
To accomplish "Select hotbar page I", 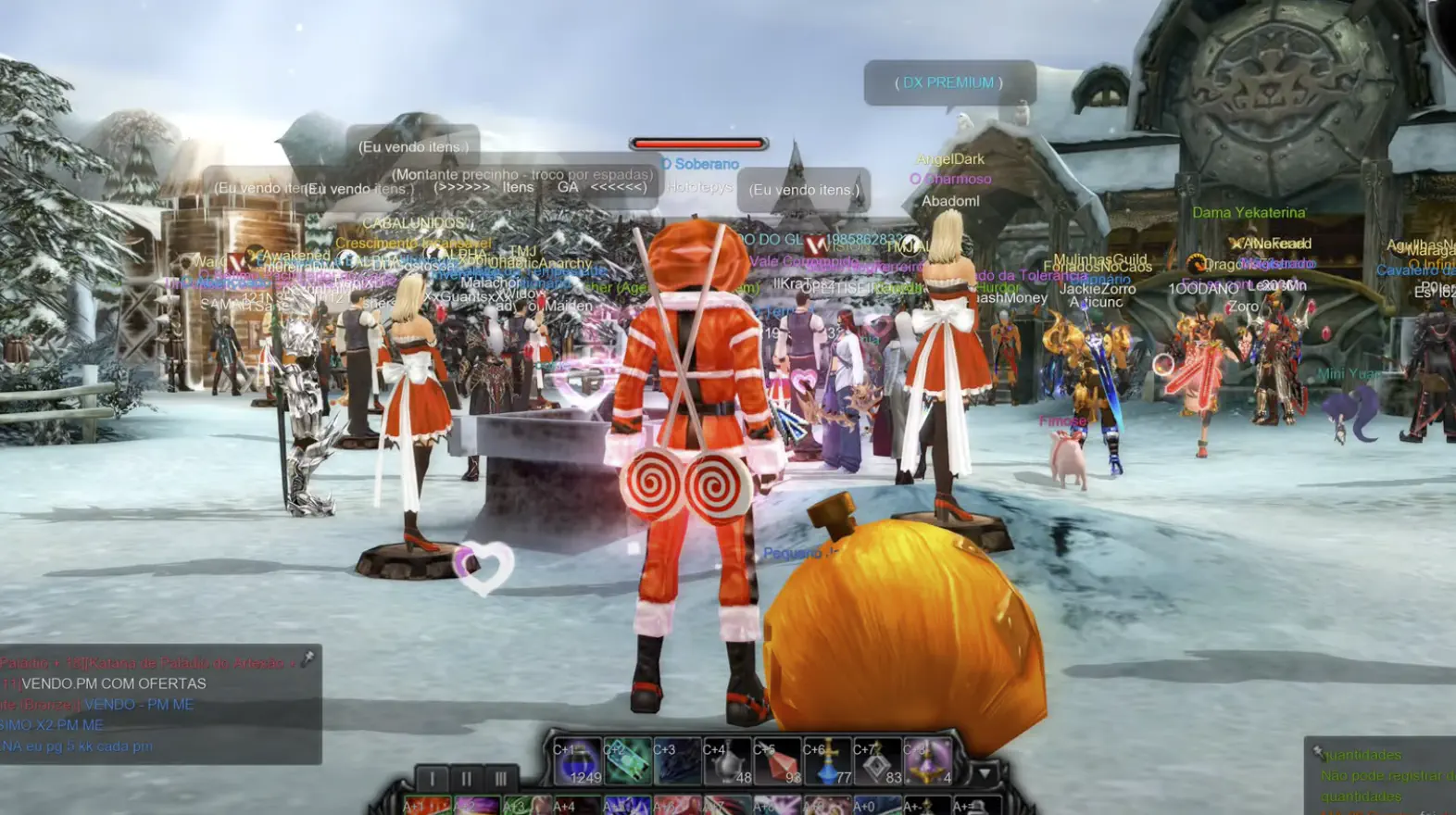I will click(x=431, y=778).
